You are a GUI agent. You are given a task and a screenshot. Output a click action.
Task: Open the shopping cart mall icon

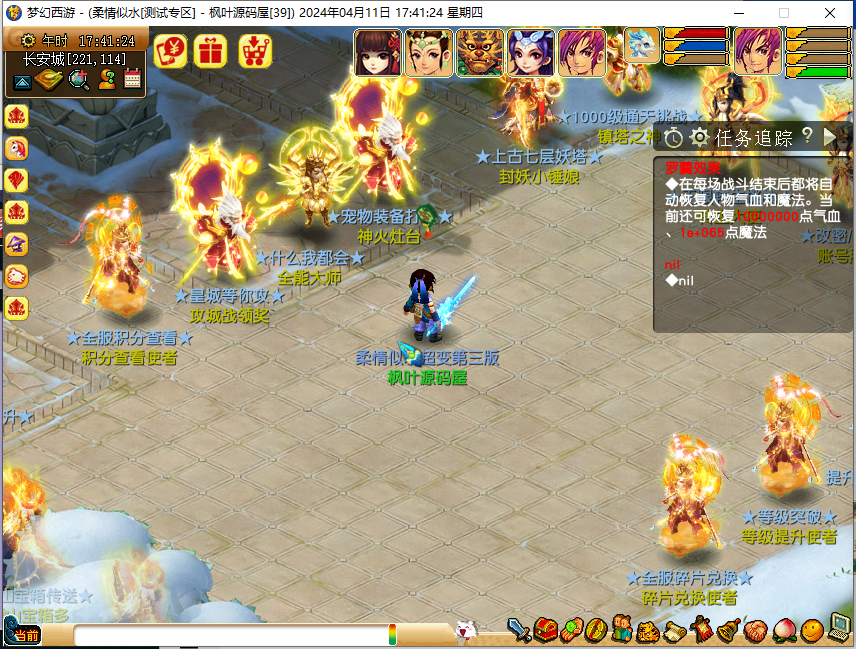(x=255, y=49)
